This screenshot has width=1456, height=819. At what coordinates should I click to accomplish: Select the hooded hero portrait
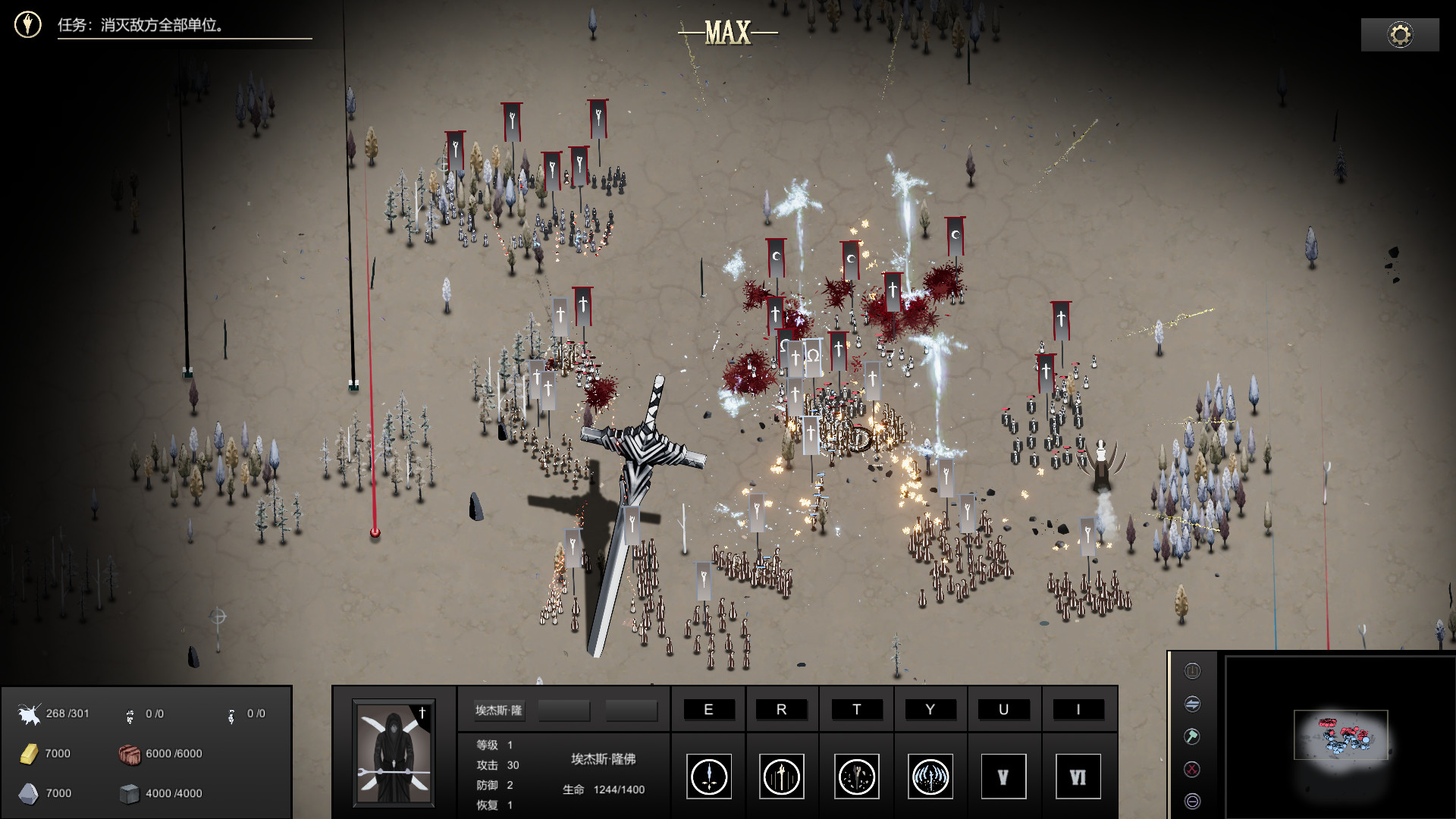[394, 752]
